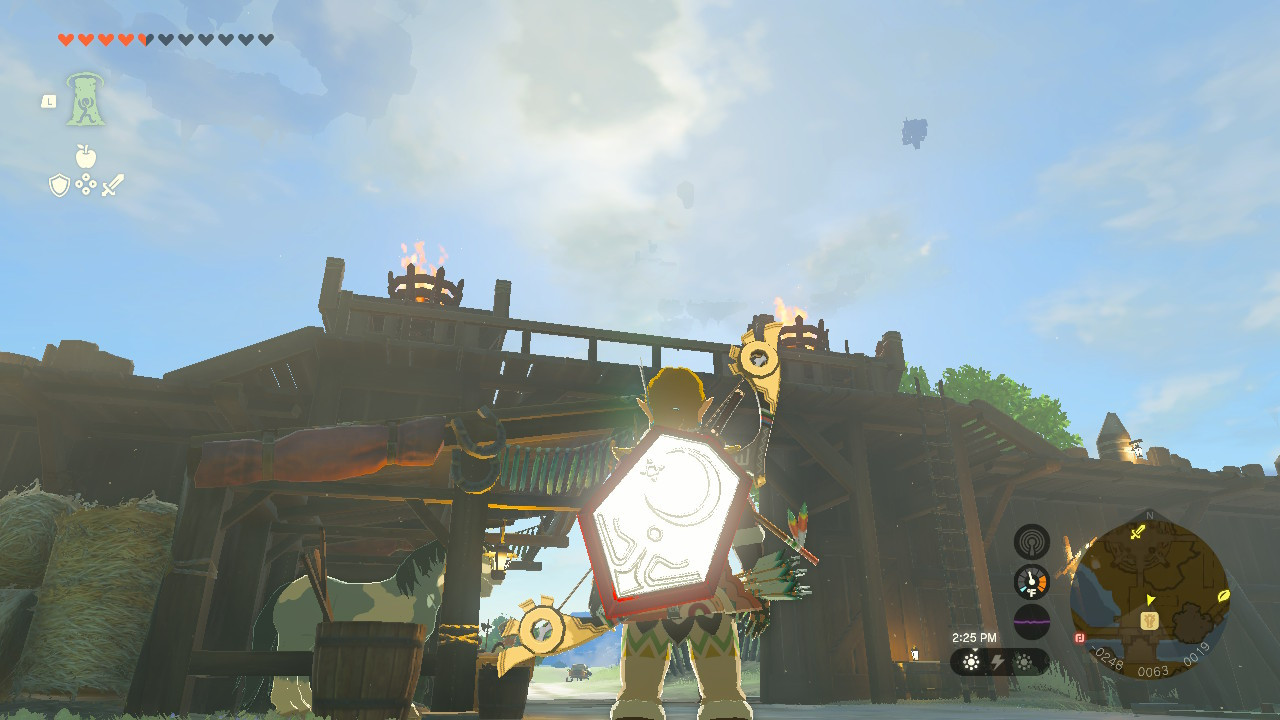Screen dimensions: 1280x720
Task: Click the stable symbol on the minimap
Action: click(1149, 621)
